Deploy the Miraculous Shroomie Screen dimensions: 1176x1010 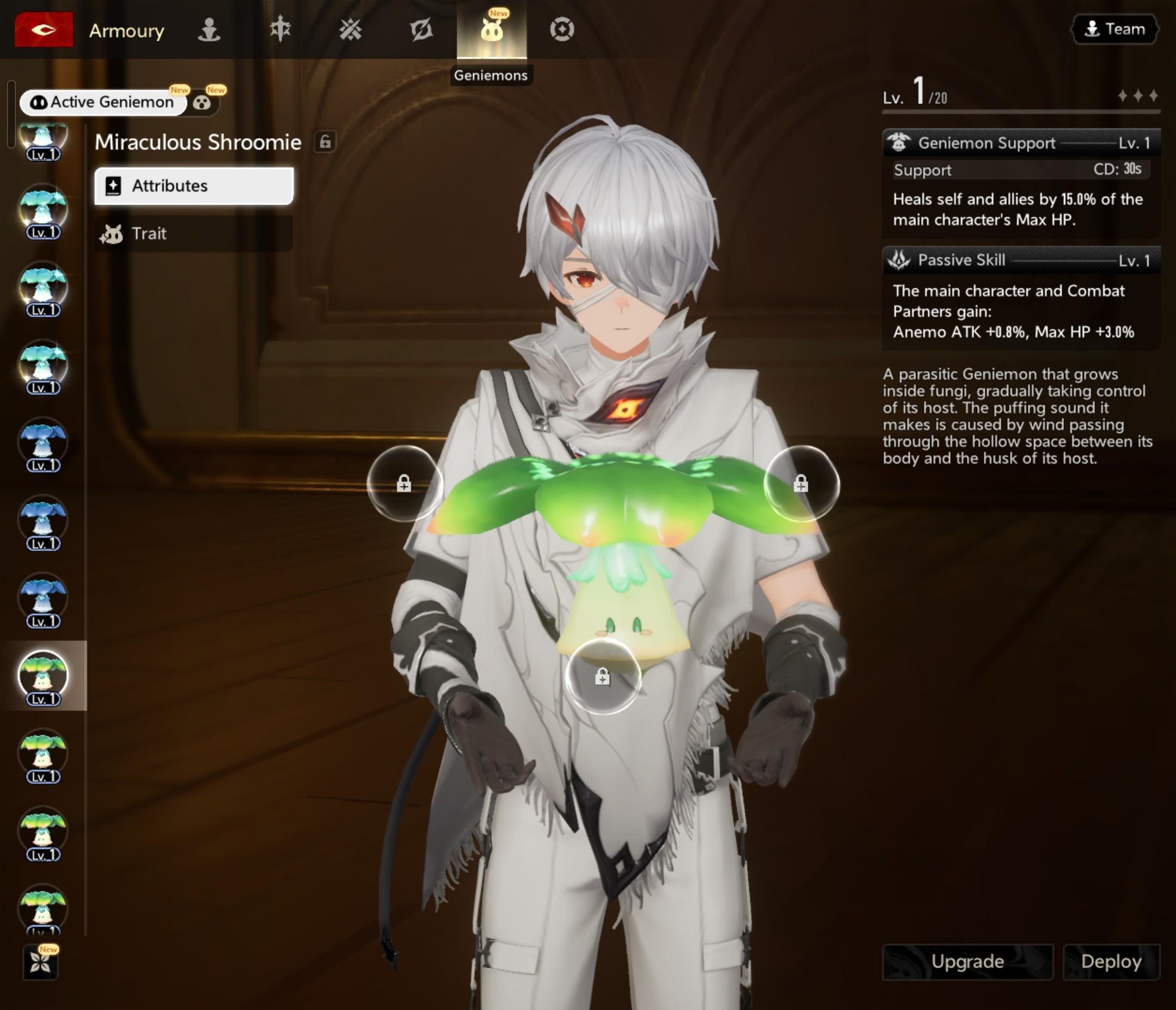coord(1111,961)
